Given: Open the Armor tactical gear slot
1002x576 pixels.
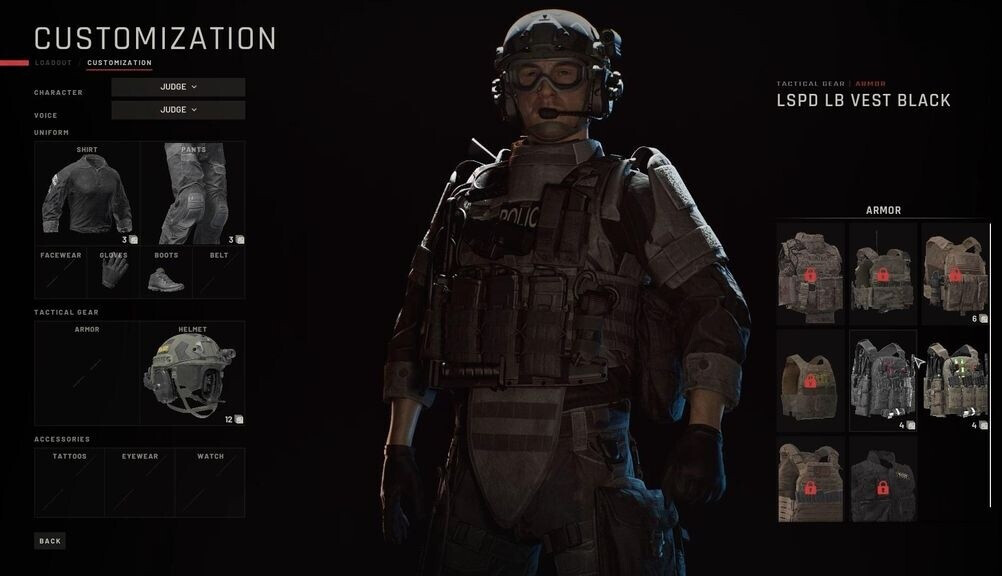Looking at the screenshot, I should (87, 372).
